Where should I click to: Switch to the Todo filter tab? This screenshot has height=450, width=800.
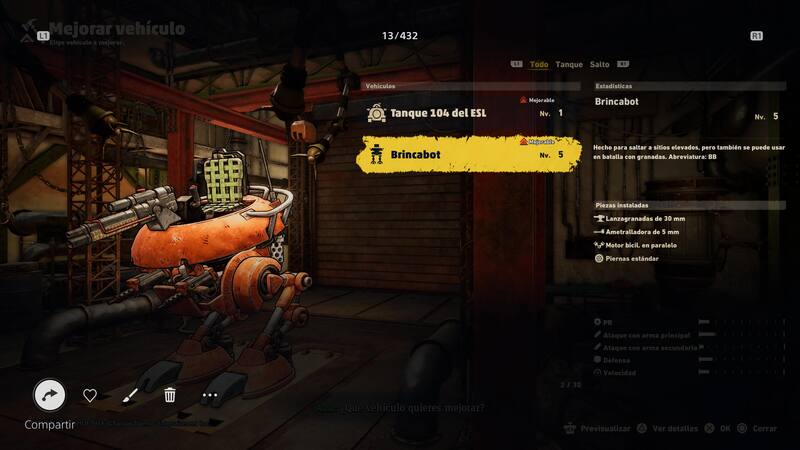(539, 64)
